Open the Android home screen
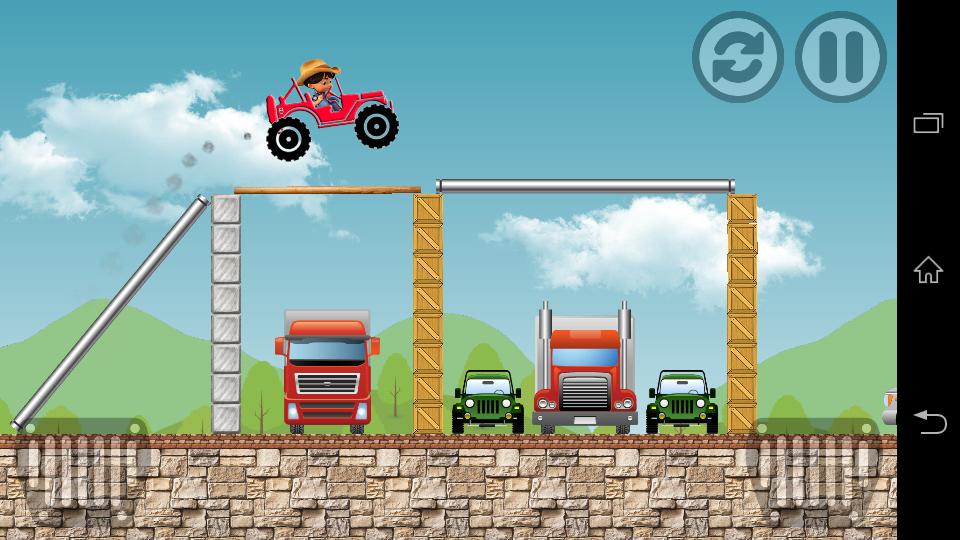Viewport: 960px width, 540px height. [x=928, y=270]
